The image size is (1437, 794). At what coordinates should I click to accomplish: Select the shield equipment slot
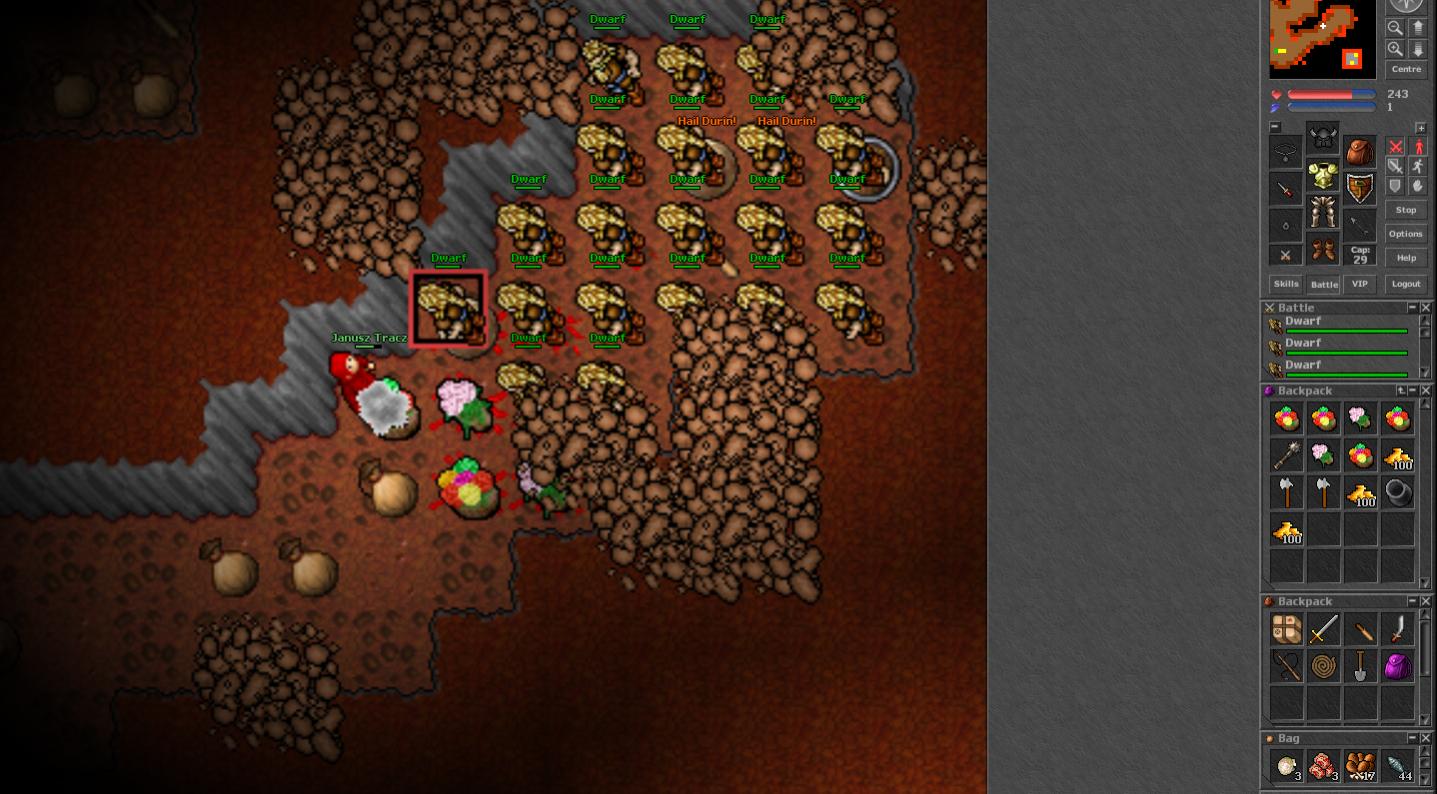pyautogui.click(x=1359, y=188)
